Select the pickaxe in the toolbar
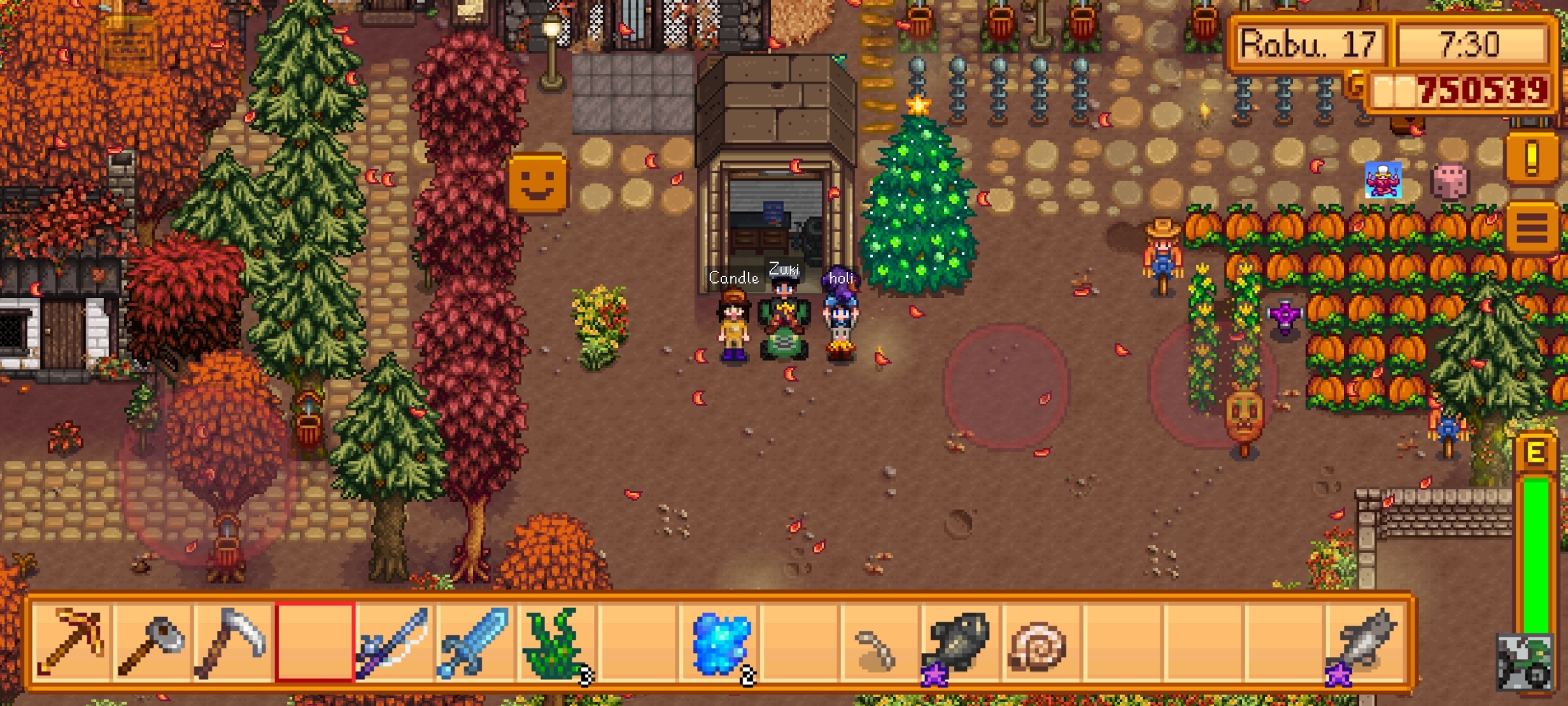 coord(71,642)
